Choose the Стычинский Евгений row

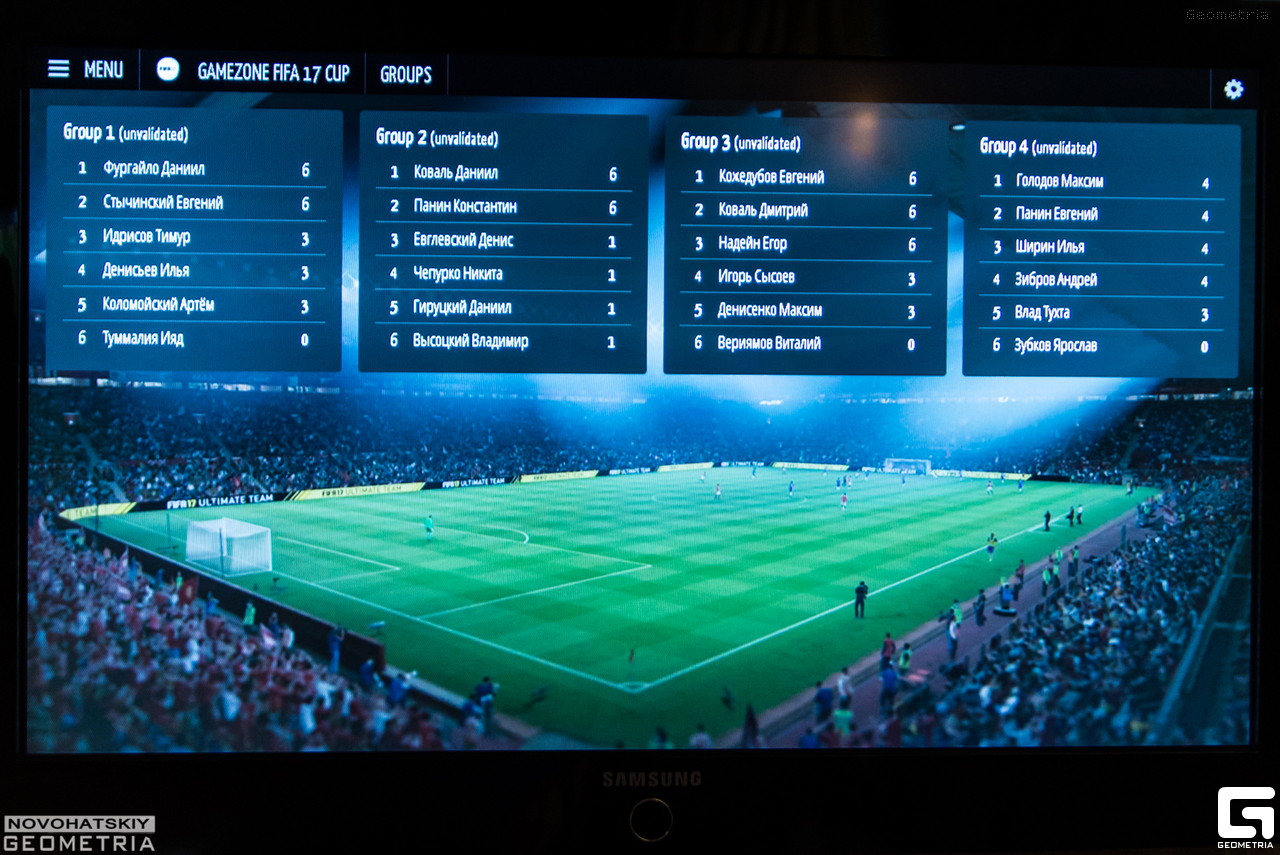pyautogui.click(x=163, y=203)
